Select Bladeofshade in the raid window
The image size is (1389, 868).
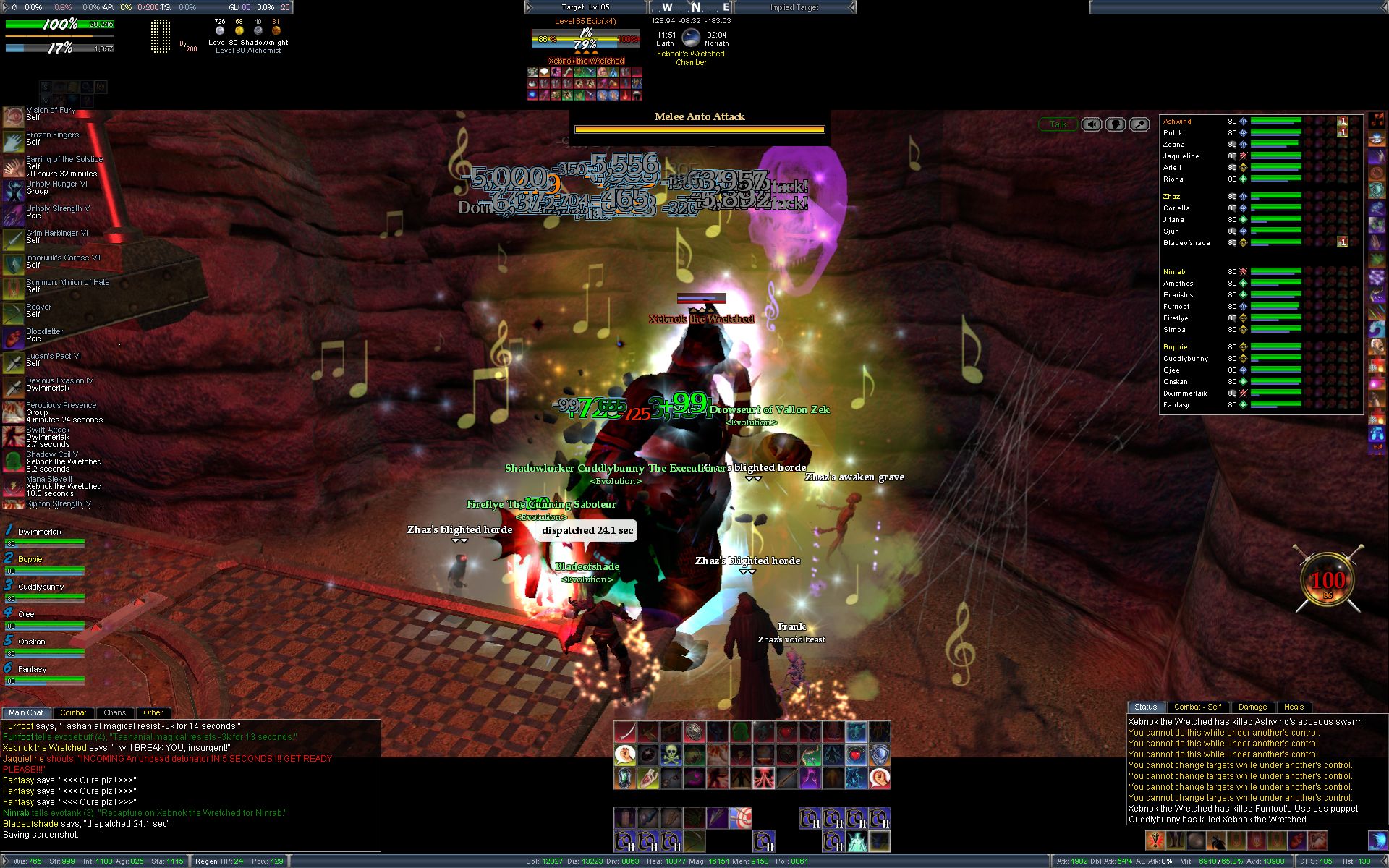click(x=1186, y=243)
